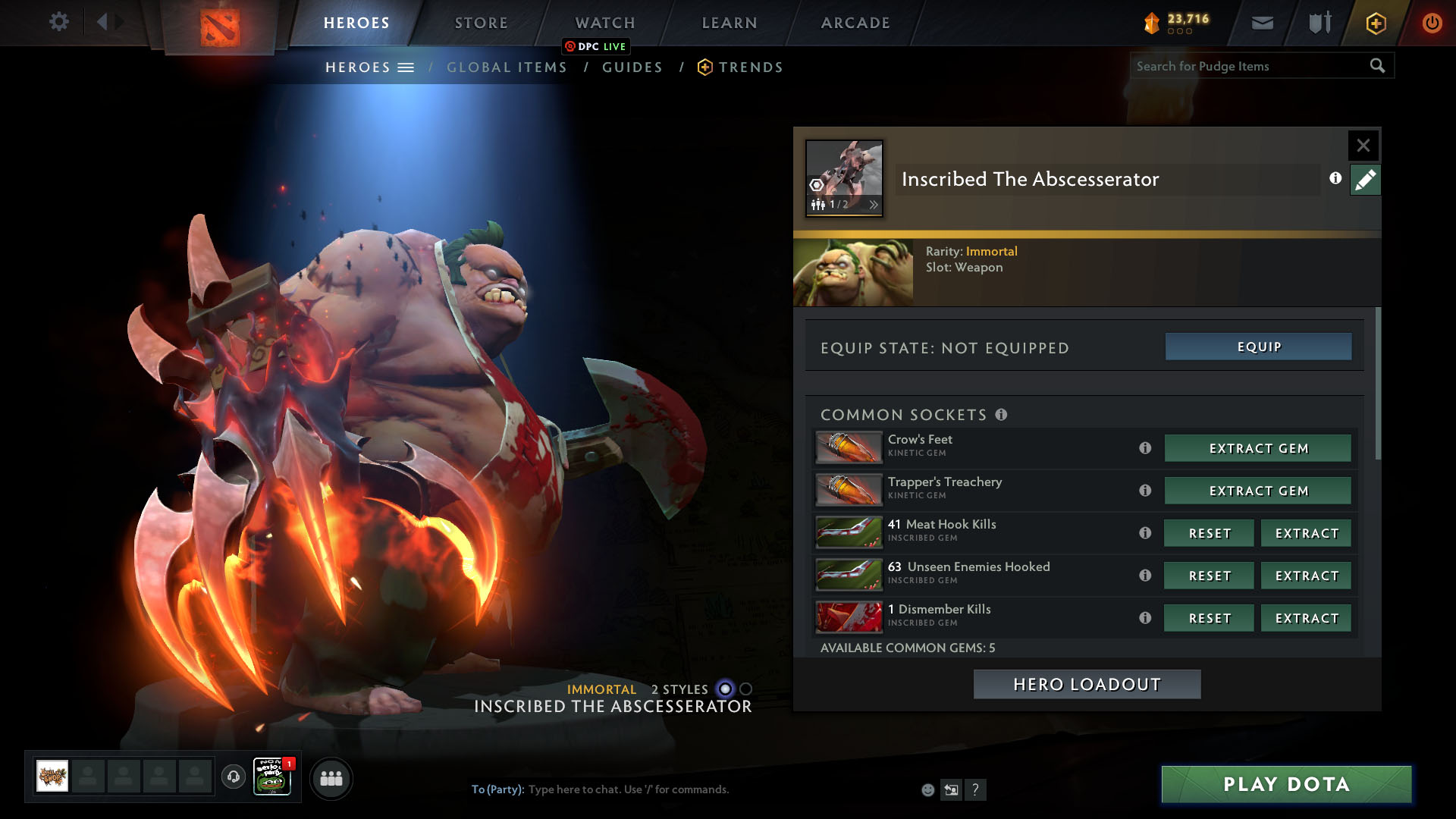Open the Arcade tab
The height and width of the screenshot is (819, 1456).
coord(855,23)
